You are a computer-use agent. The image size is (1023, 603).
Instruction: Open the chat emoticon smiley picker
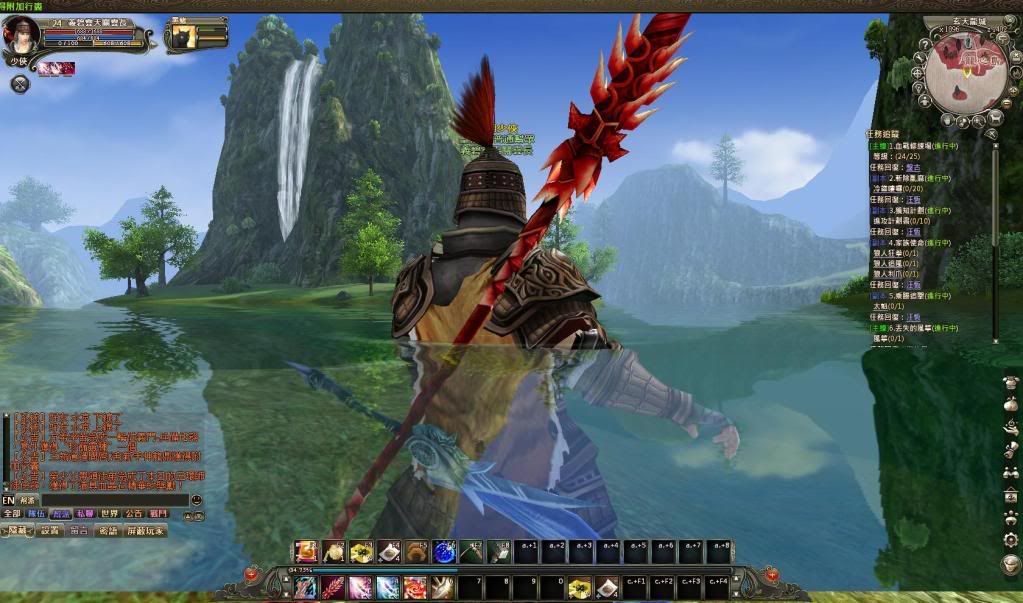point(196,499)
